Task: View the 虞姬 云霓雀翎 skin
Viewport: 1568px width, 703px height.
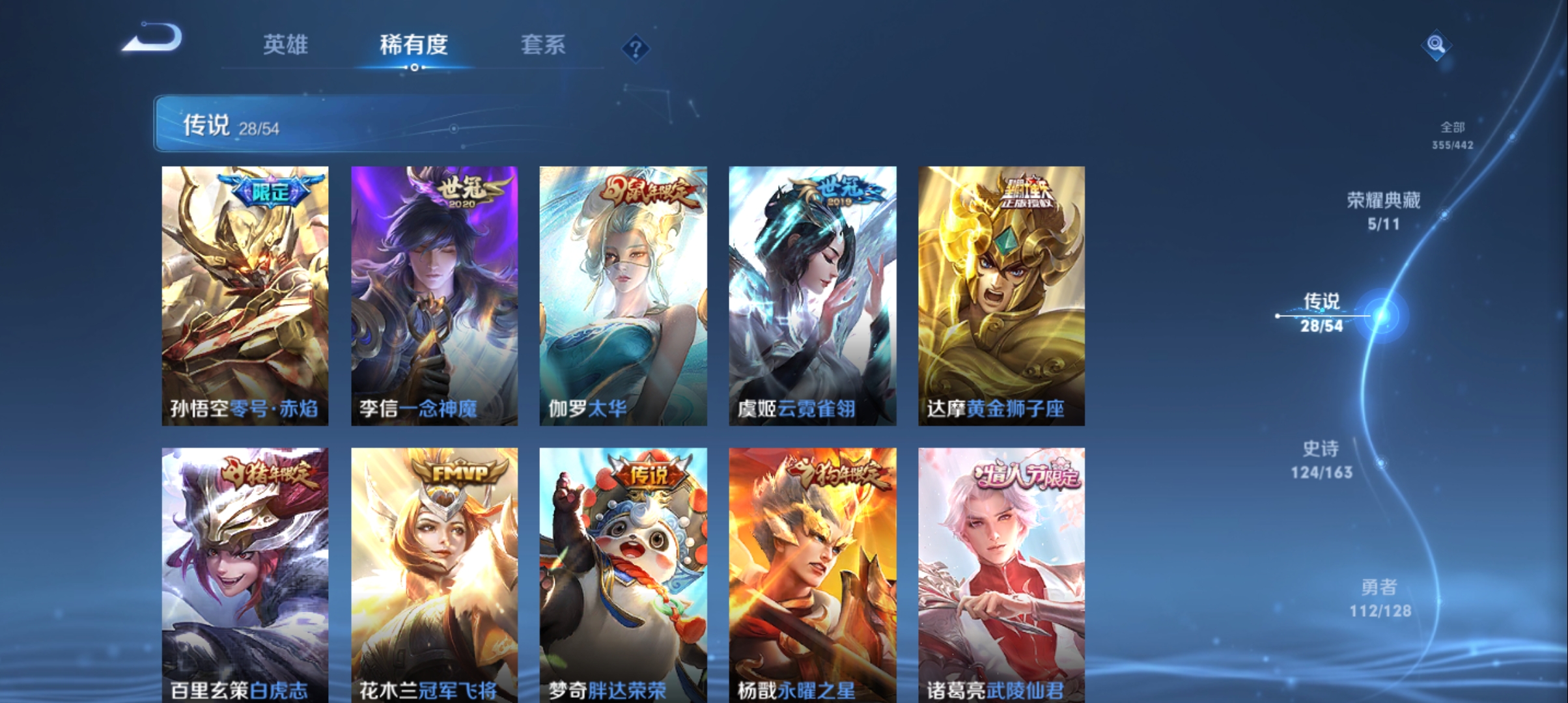Action: 811,293
